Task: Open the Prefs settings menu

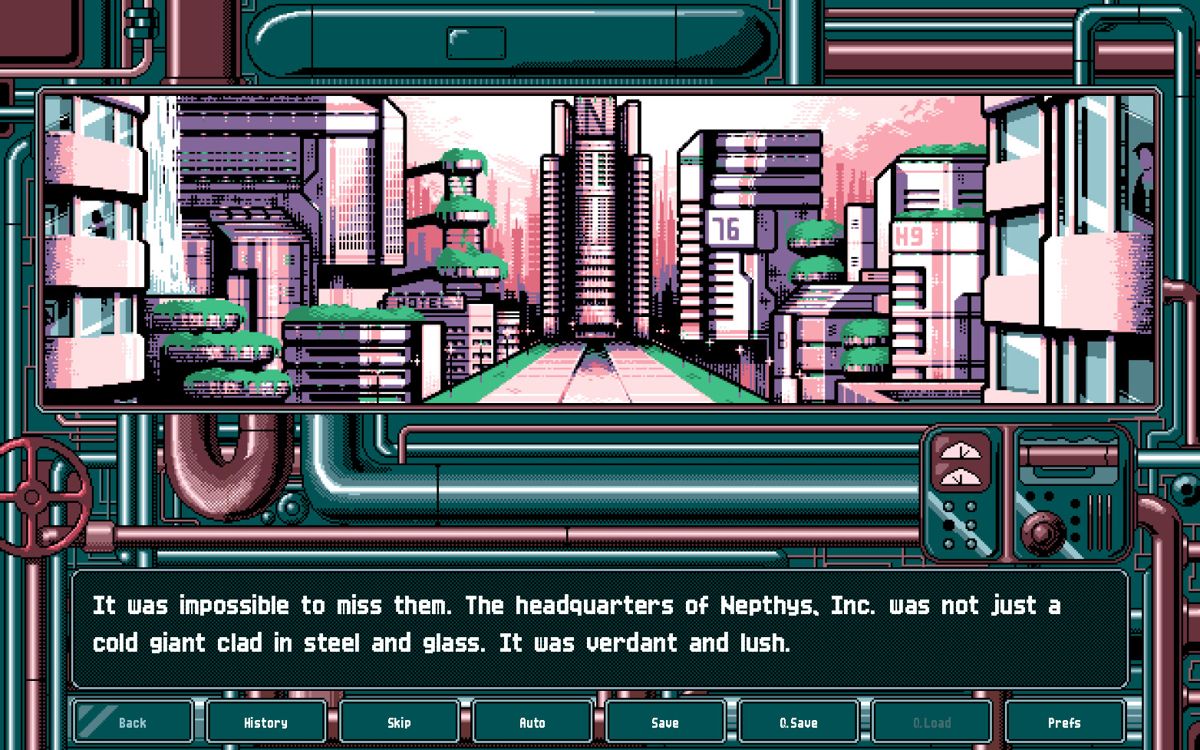Action: 1064,722
